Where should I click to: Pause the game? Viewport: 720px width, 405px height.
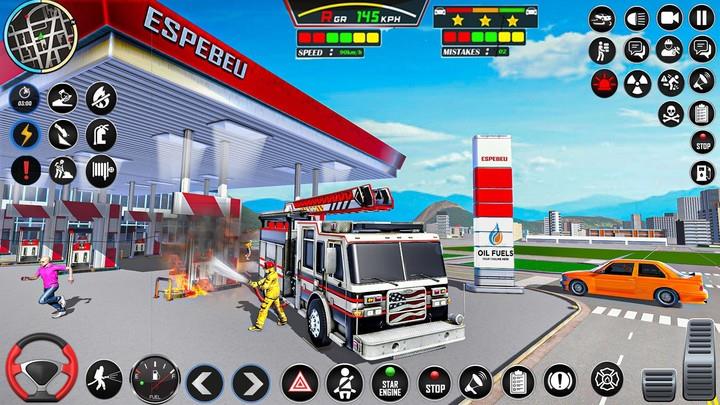pyautogui.click(x=701, y=17)
